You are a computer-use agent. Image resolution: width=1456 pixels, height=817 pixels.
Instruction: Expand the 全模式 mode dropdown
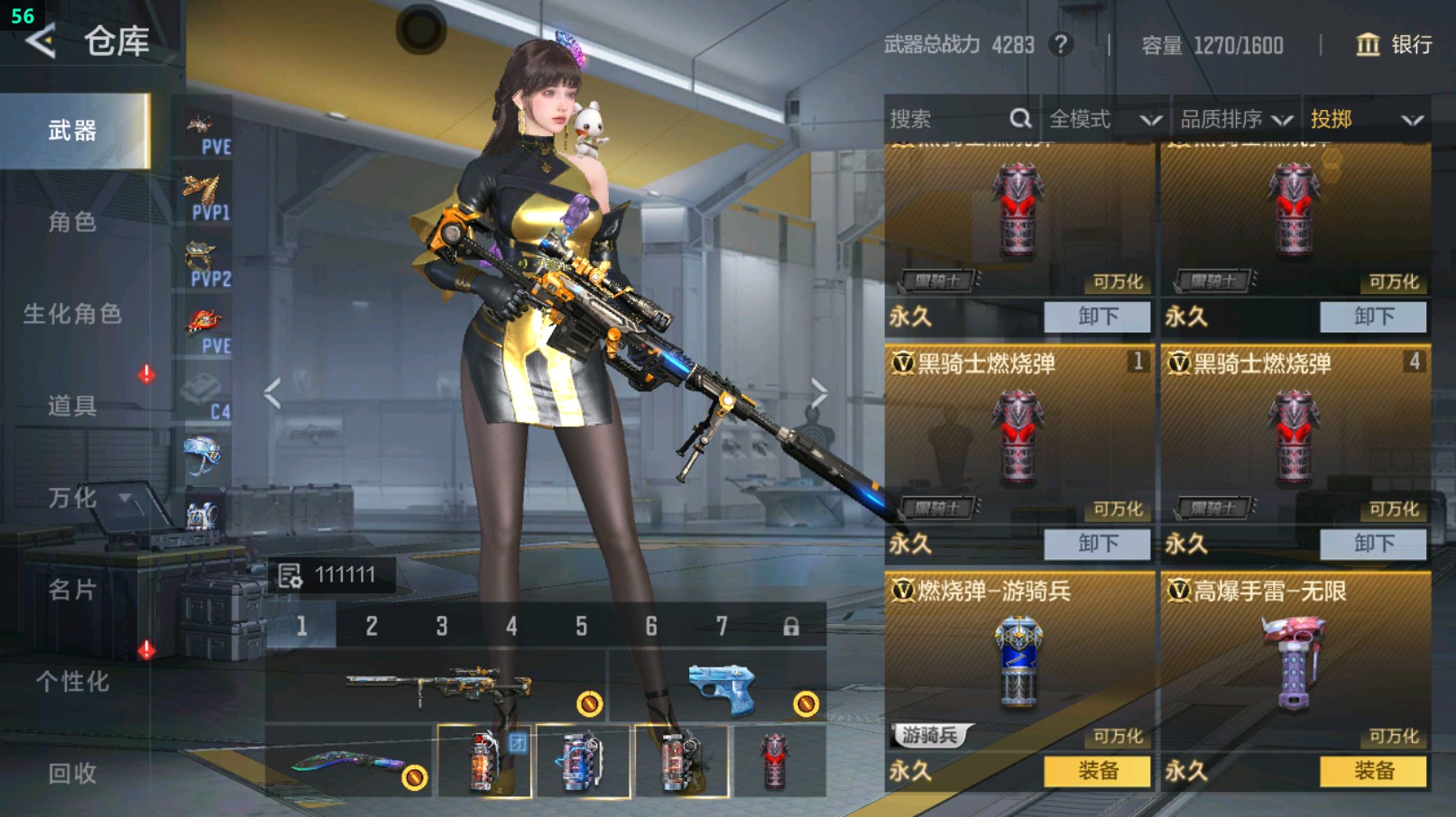(1104, 119)
